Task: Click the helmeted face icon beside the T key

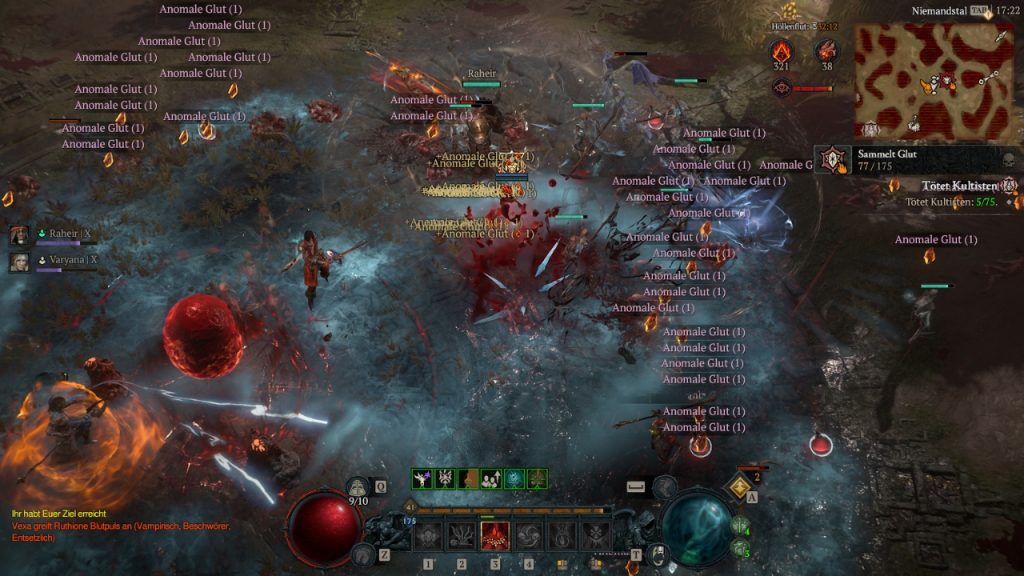Action: pyautogui.click(x=659, y=554)
